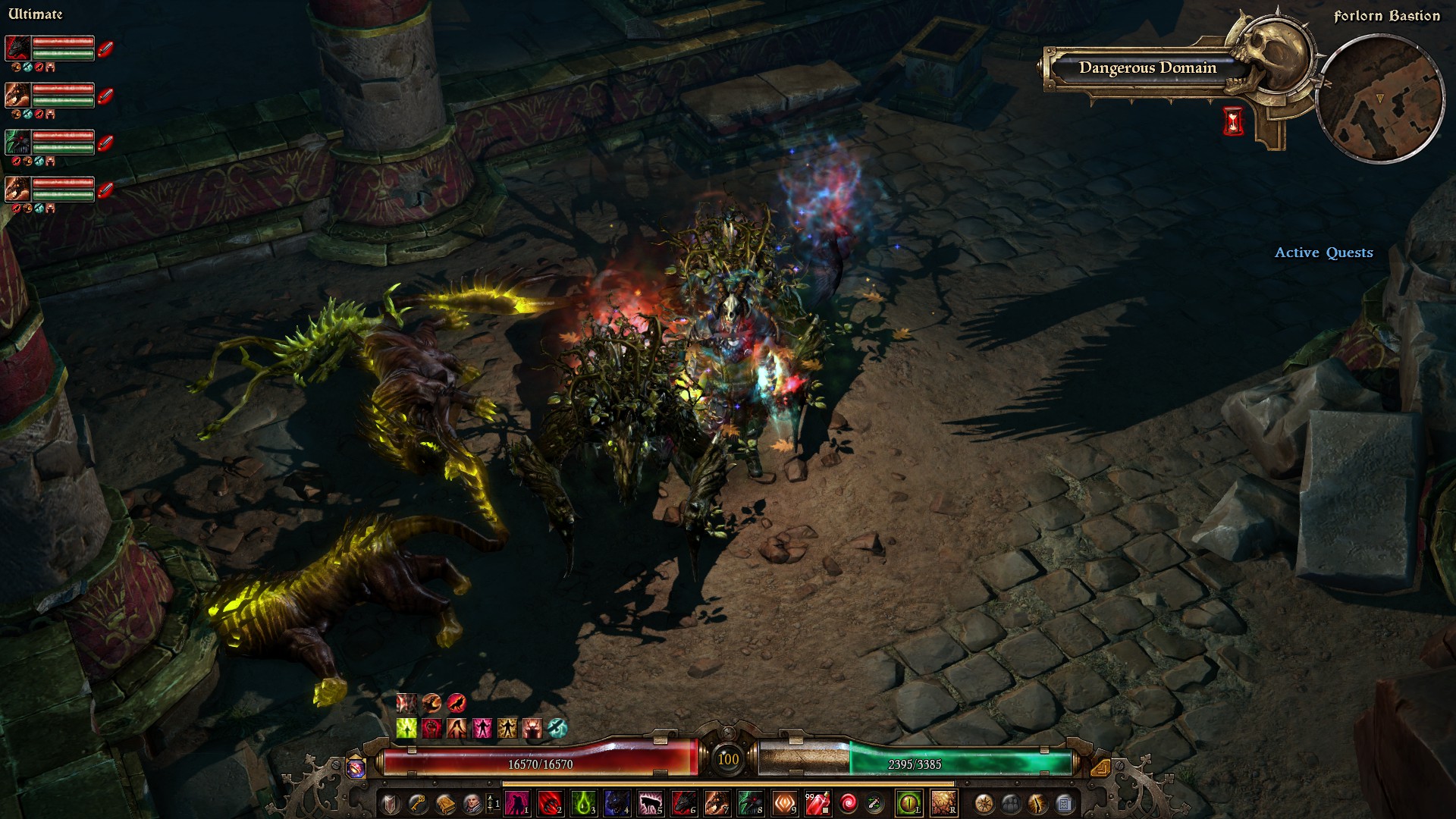Use the red claw slash skill

click(x=551, y=803)
